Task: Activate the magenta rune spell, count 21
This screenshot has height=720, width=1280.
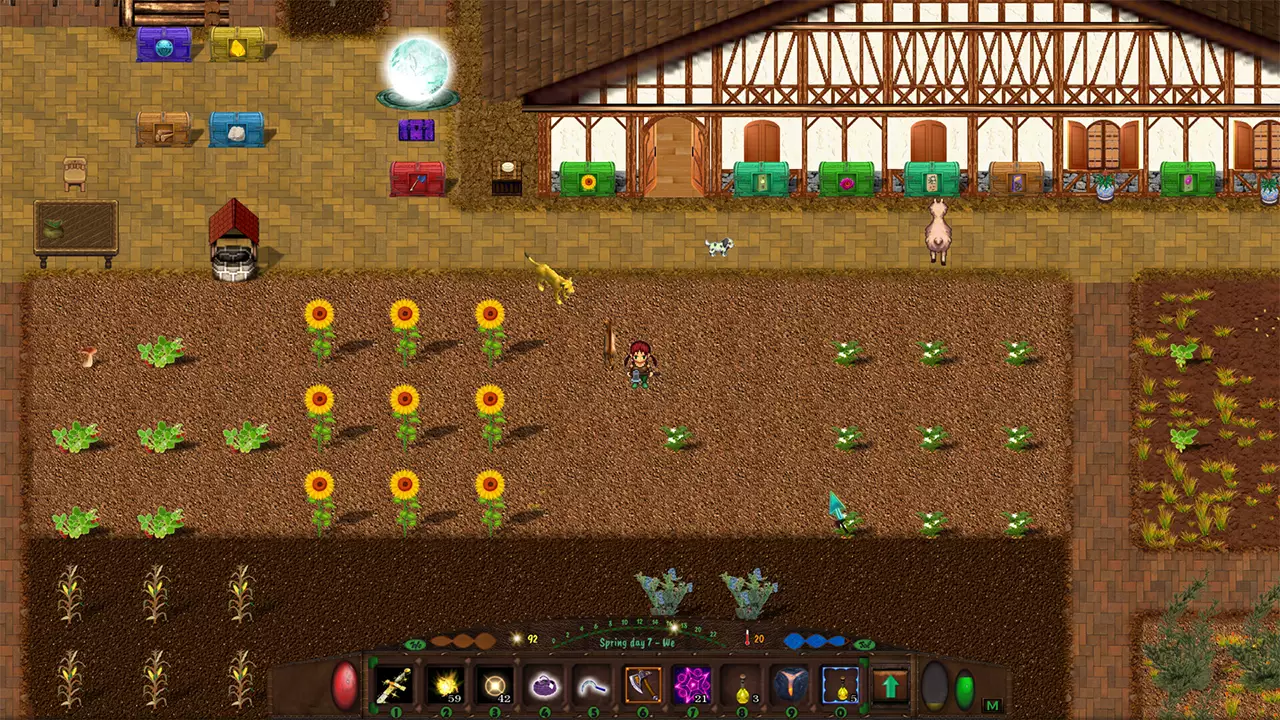Action: pos(692,686)
